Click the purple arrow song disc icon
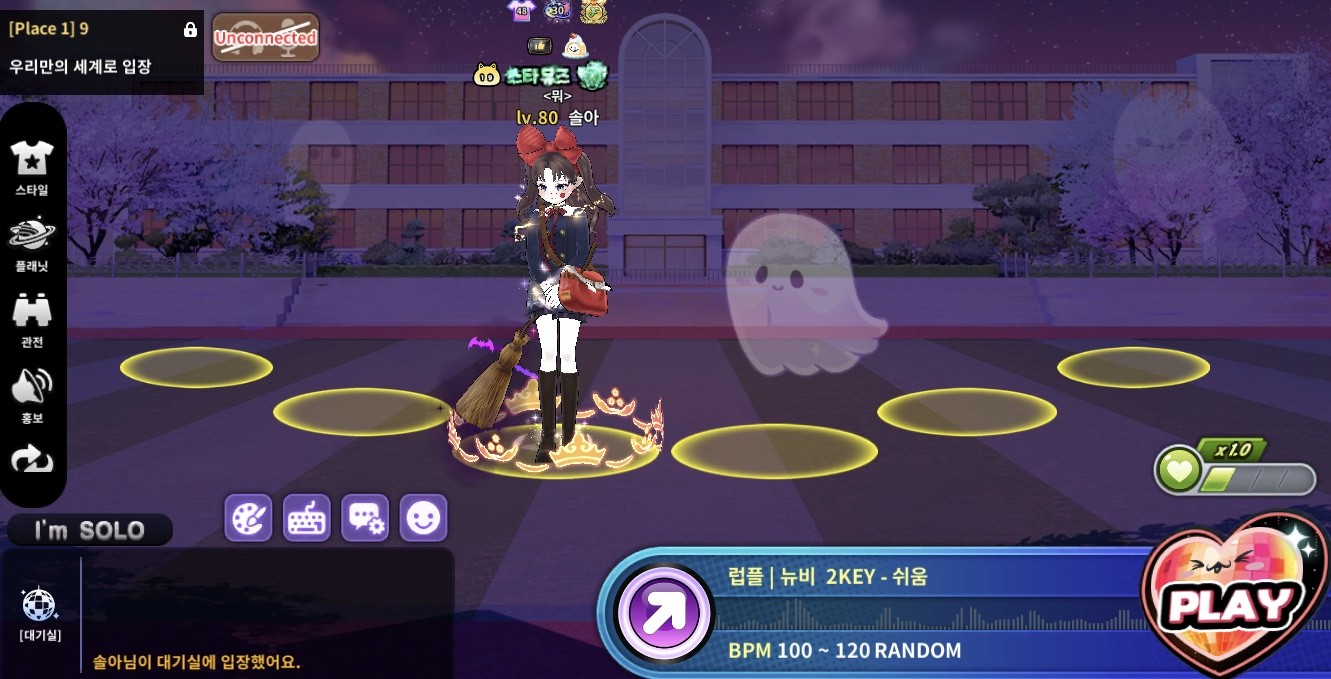Viewport: 1331px width, 679px height. click(664, 613)
